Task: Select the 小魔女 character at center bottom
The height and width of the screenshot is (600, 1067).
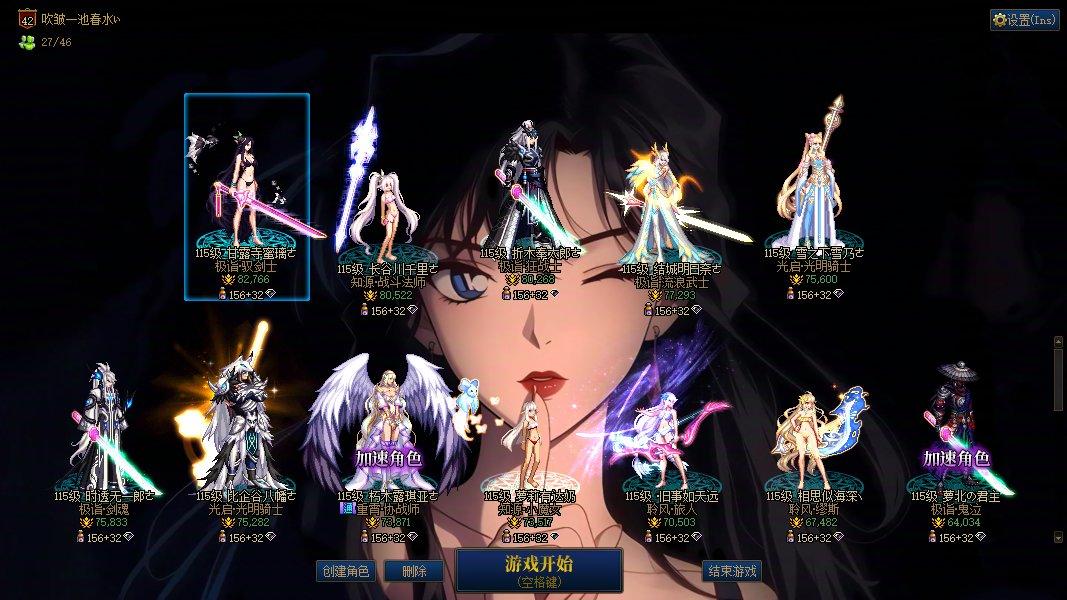Action: coord(529,440)
